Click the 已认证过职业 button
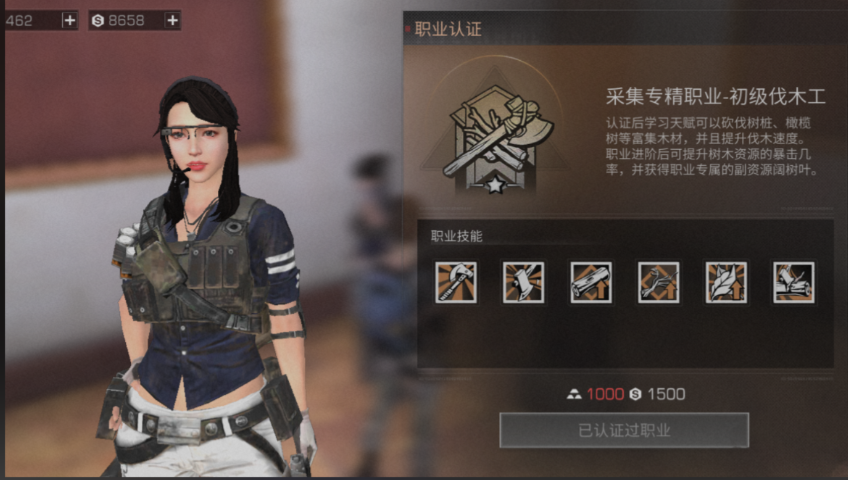The image size is (848, 480). coord(624,430)
